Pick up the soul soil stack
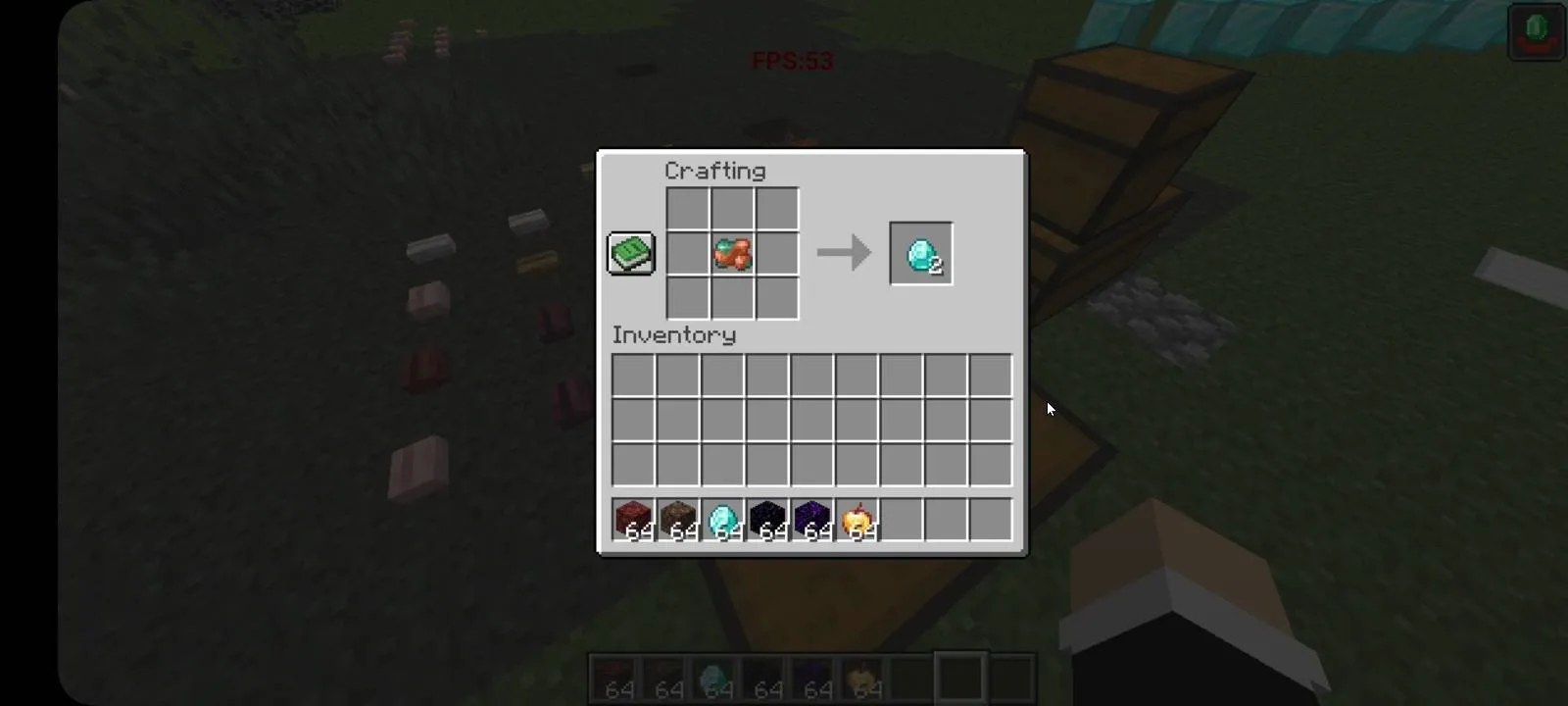This screenshot has height=706, width=1568. pyautogui.click(x=678, y=520)
